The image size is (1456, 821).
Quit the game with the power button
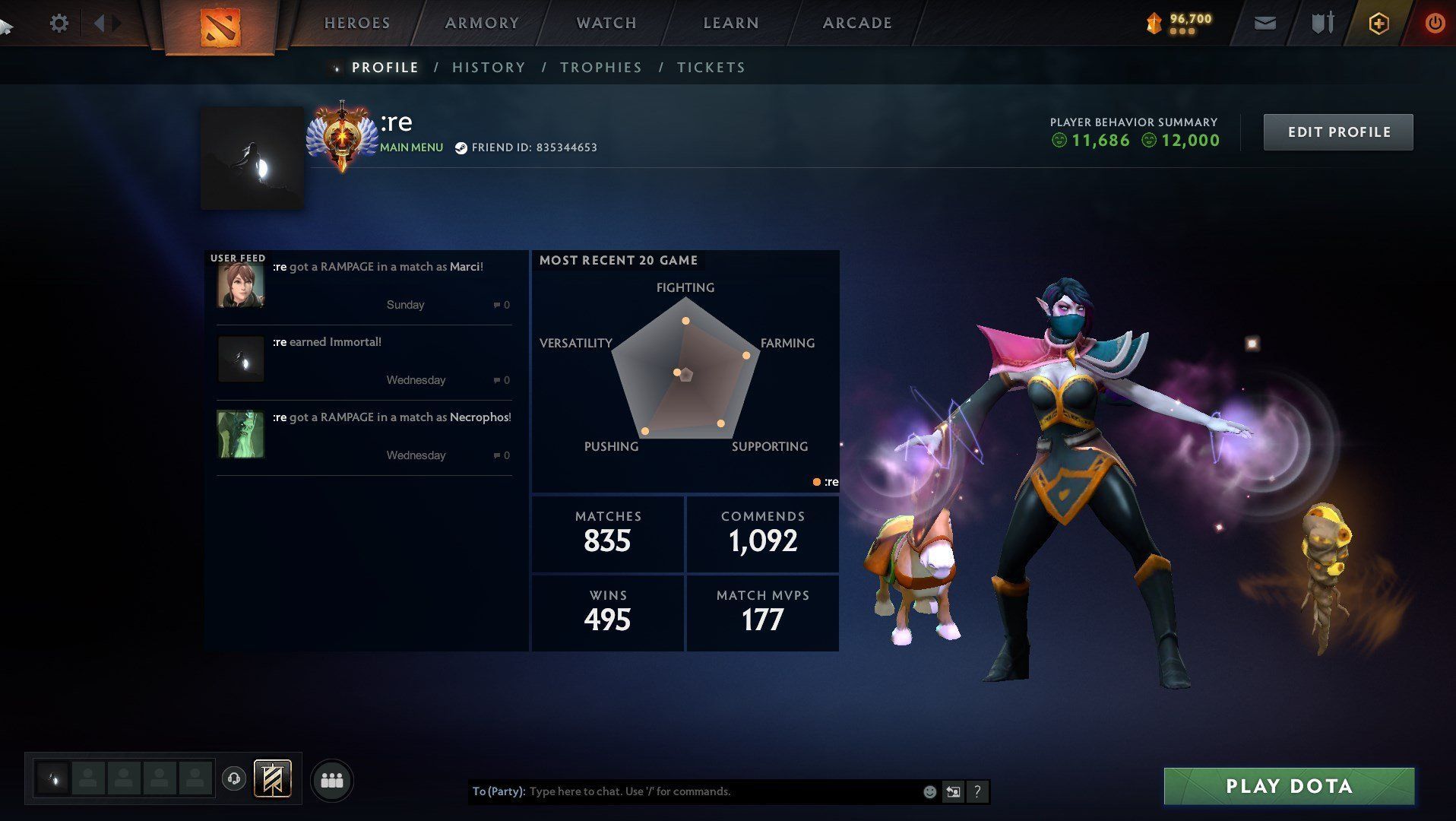pyautogui.click(x=1435, y=24)
